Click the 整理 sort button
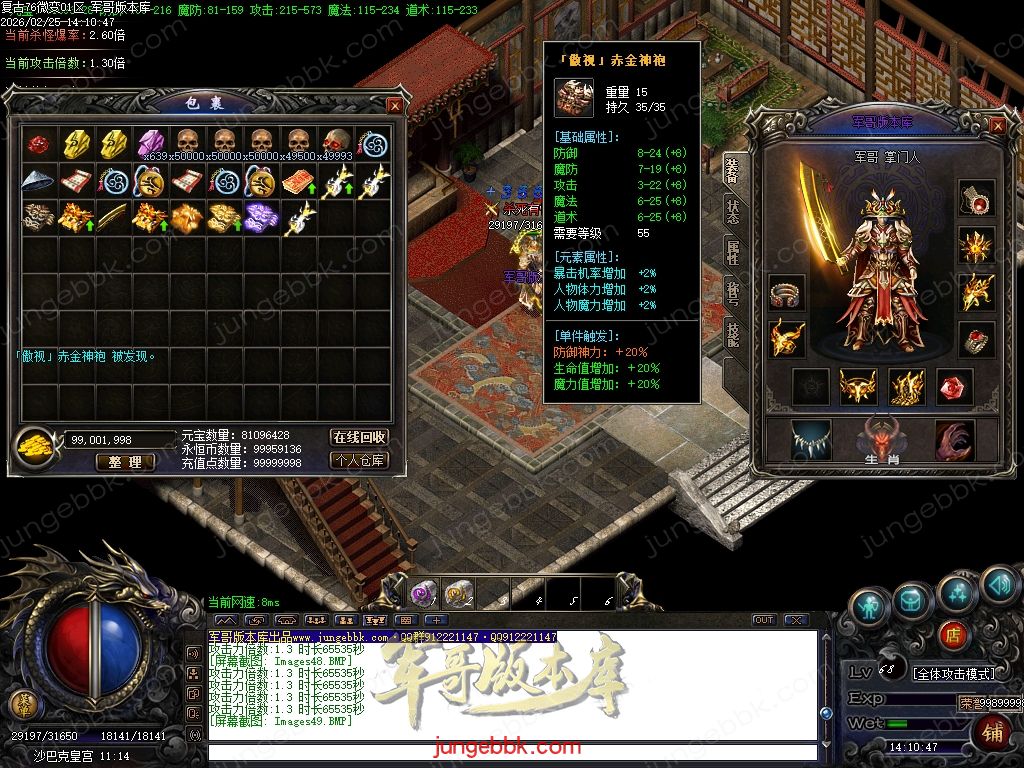 [125, 462]
